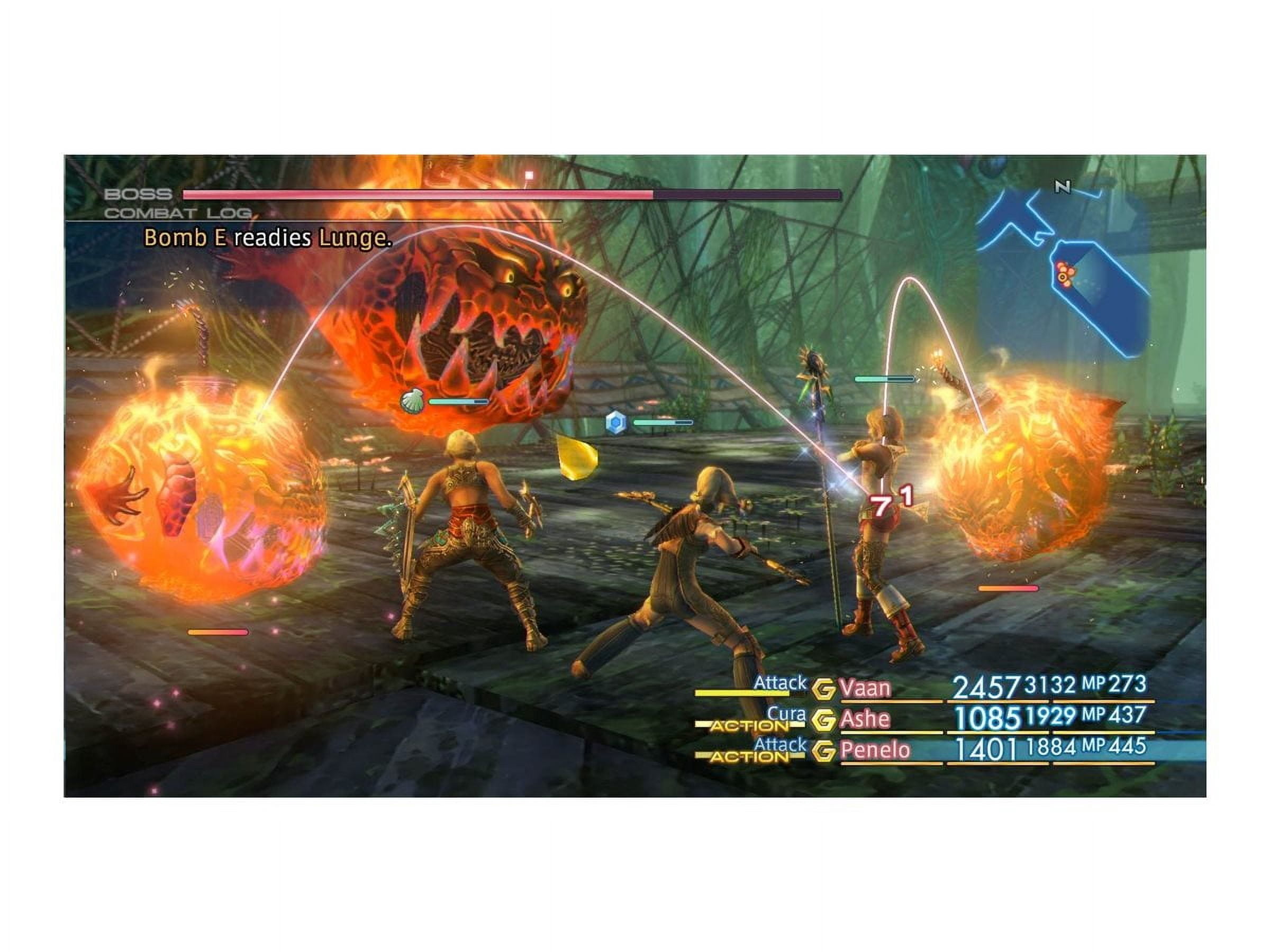Pick Penelo in the party list
1270x952 pixels.
pos(874,750)
